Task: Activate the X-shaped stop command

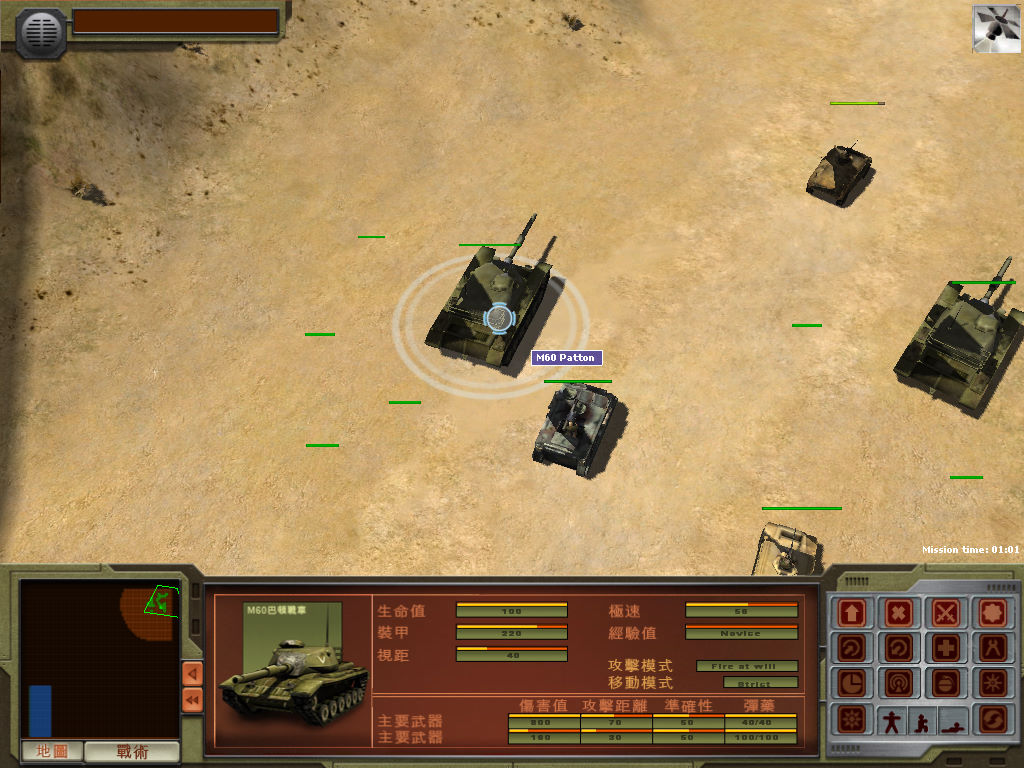Action: point(900,612)
